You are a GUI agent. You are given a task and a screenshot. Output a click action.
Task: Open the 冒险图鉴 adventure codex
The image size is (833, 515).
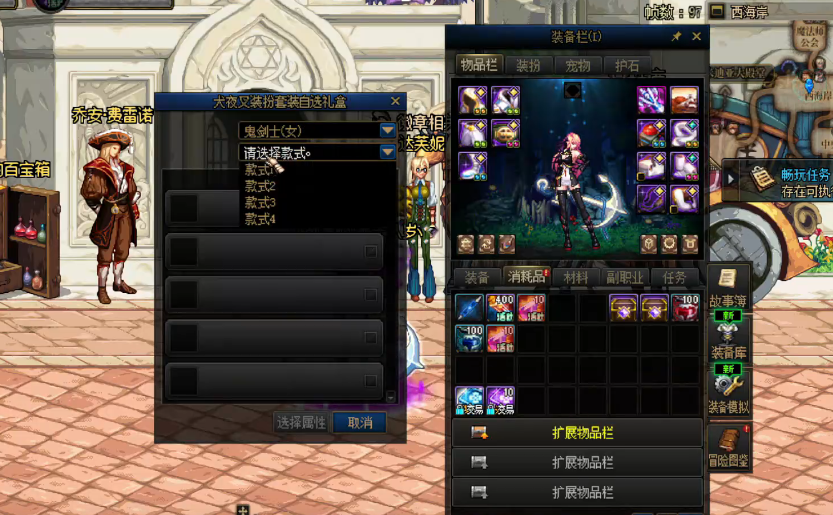(x=728, y=445)
